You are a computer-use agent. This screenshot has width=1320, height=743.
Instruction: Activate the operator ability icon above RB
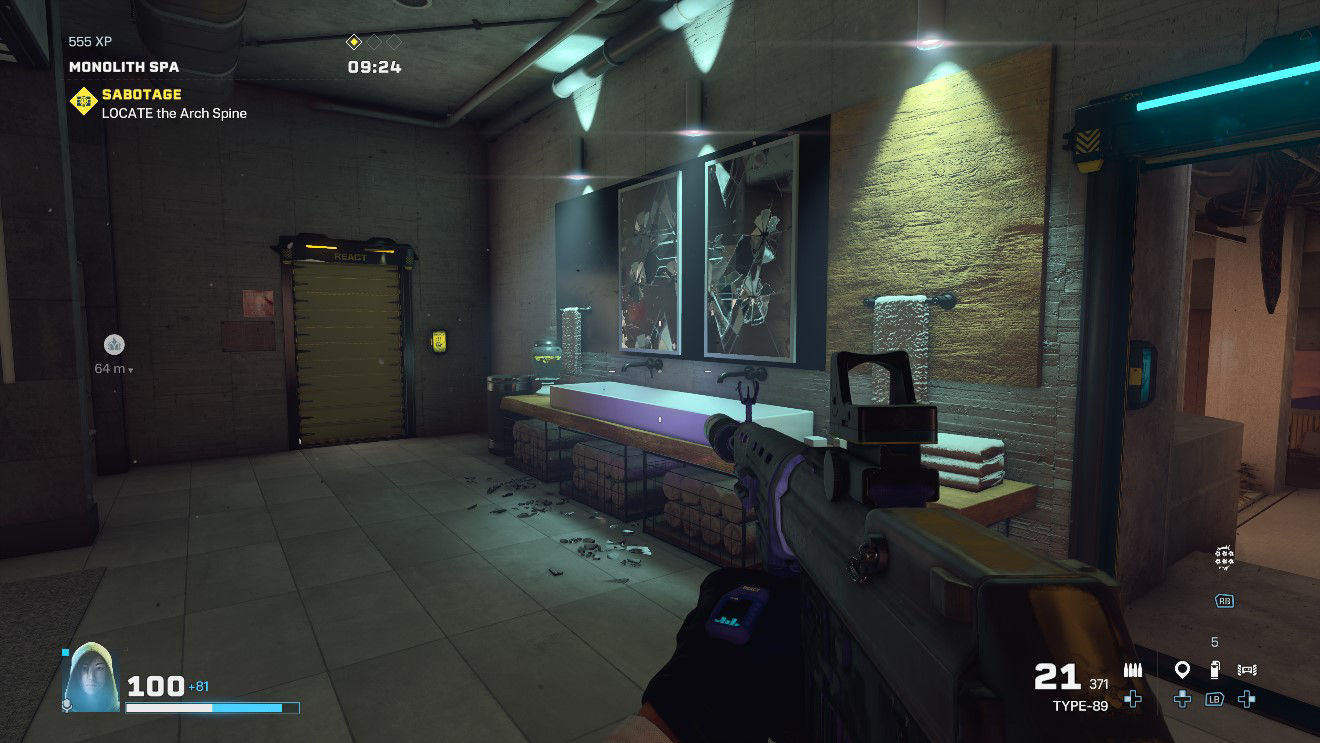click(x=1224, y=559)
